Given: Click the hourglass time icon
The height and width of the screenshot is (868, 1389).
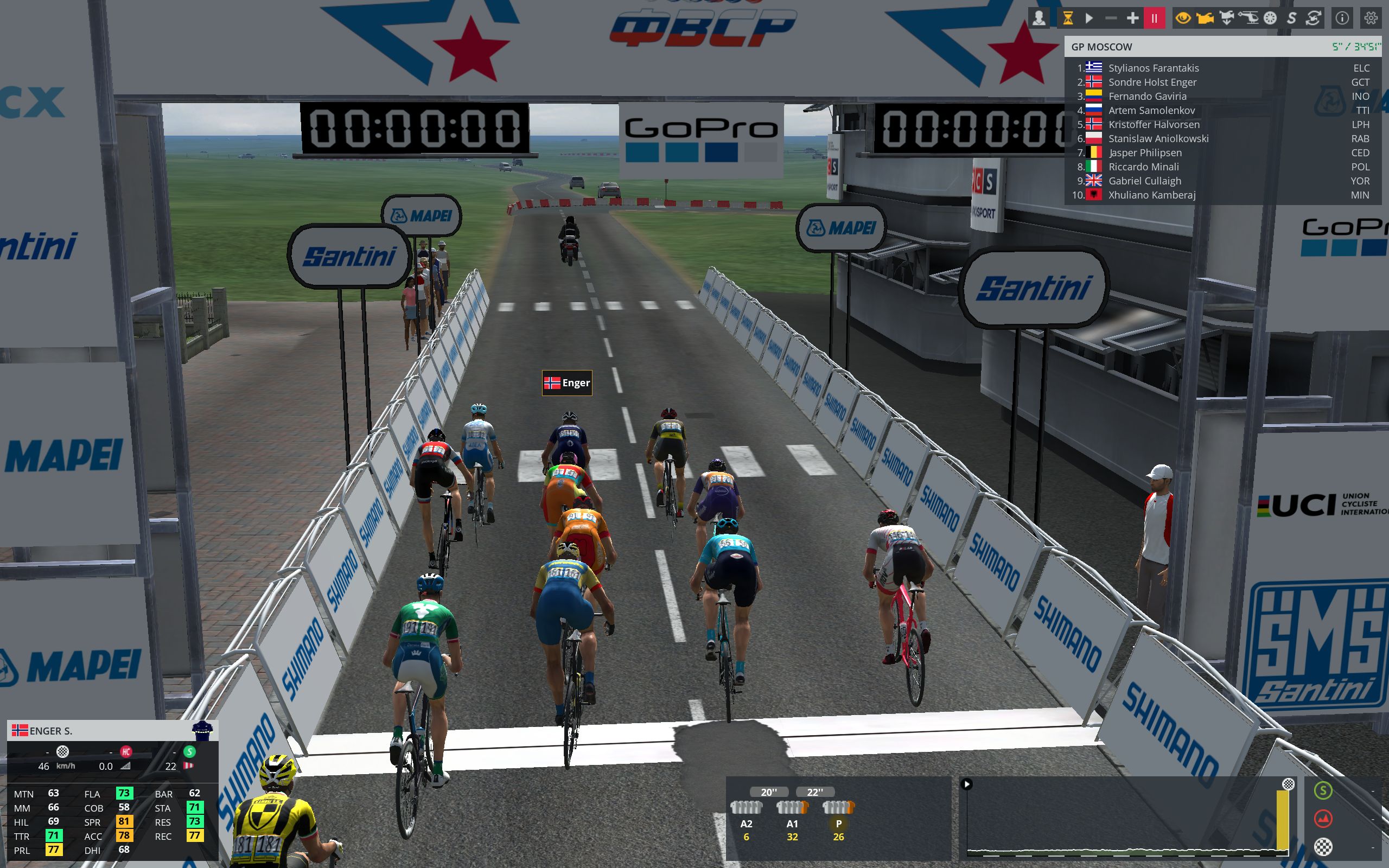Looking at the screenshot, I should (1068, 18).
